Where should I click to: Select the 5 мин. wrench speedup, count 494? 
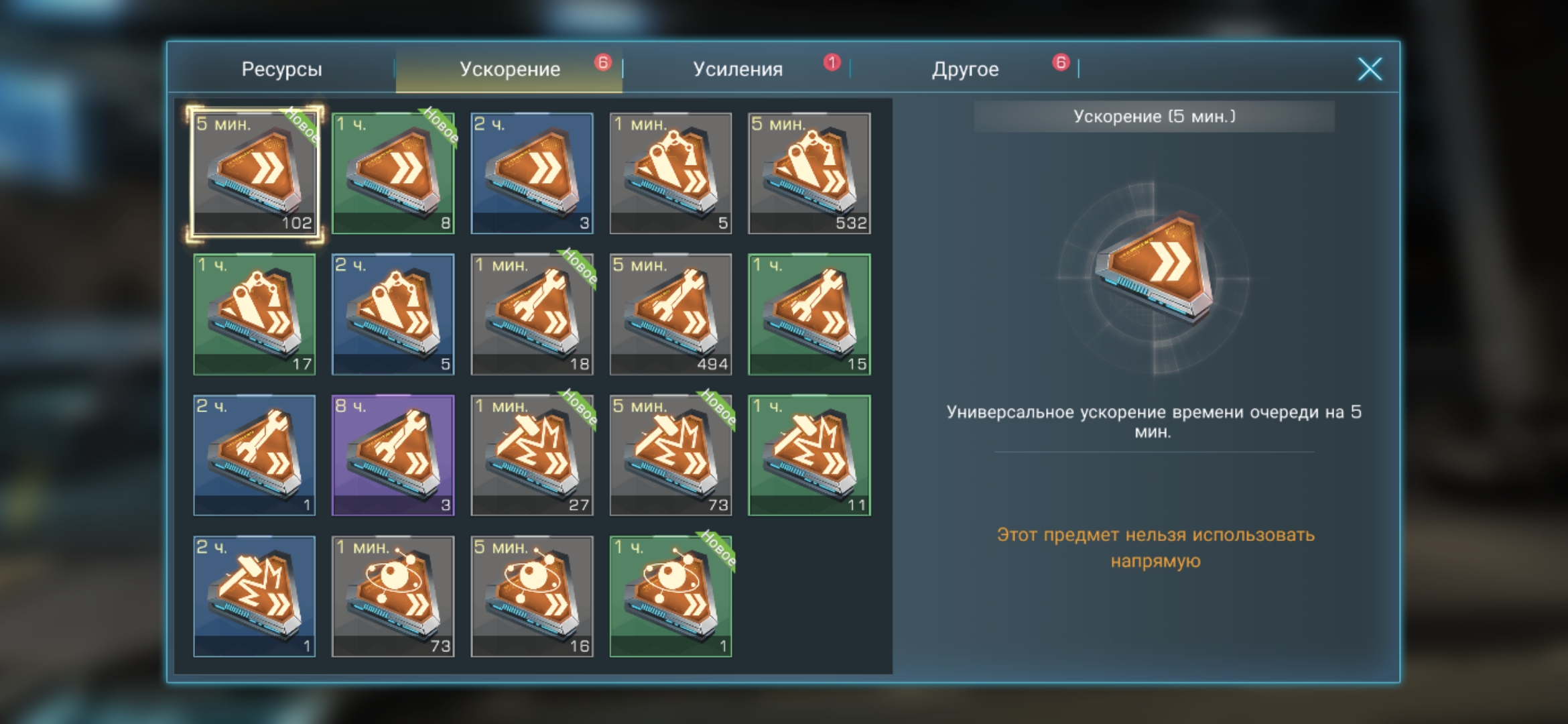671,314
